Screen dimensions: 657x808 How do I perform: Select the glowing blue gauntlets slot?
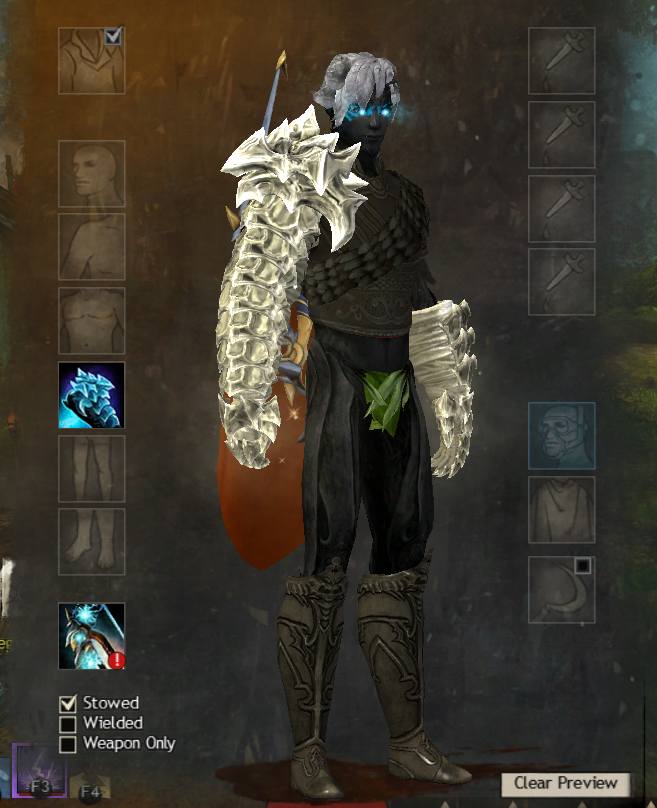pos(91,395)
